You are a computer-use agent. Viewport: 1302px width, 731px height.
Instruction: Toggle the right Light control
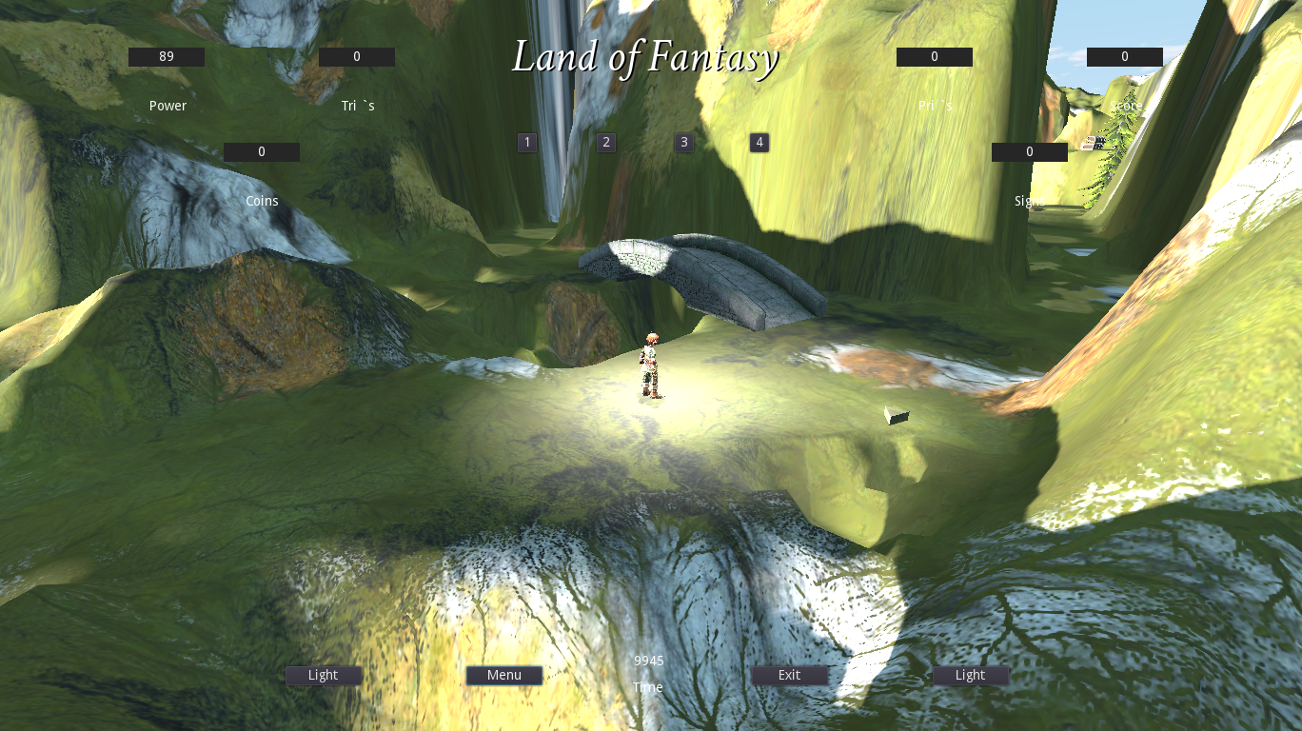point(969,675)
